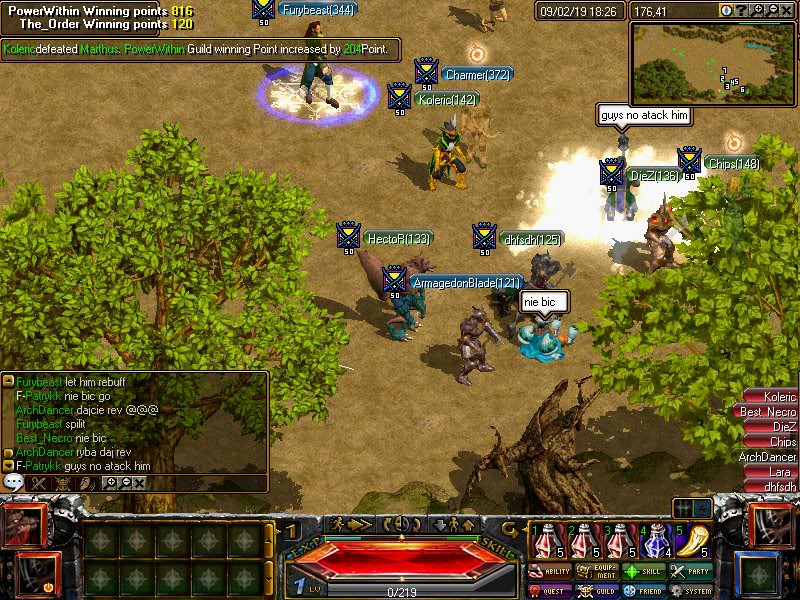Open the Party menu

point(692,572)
